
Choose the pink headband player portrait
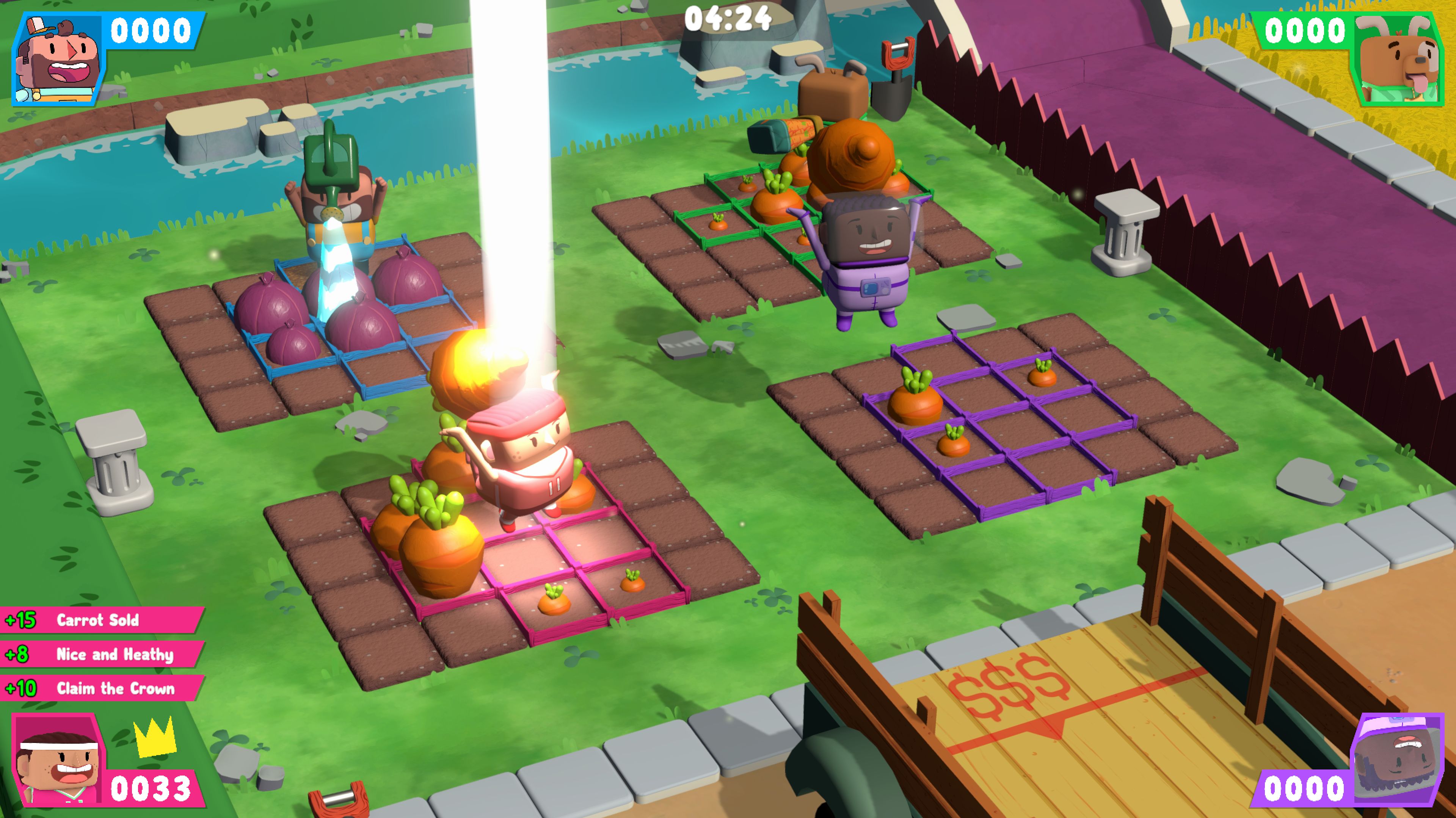coord(58,760)
